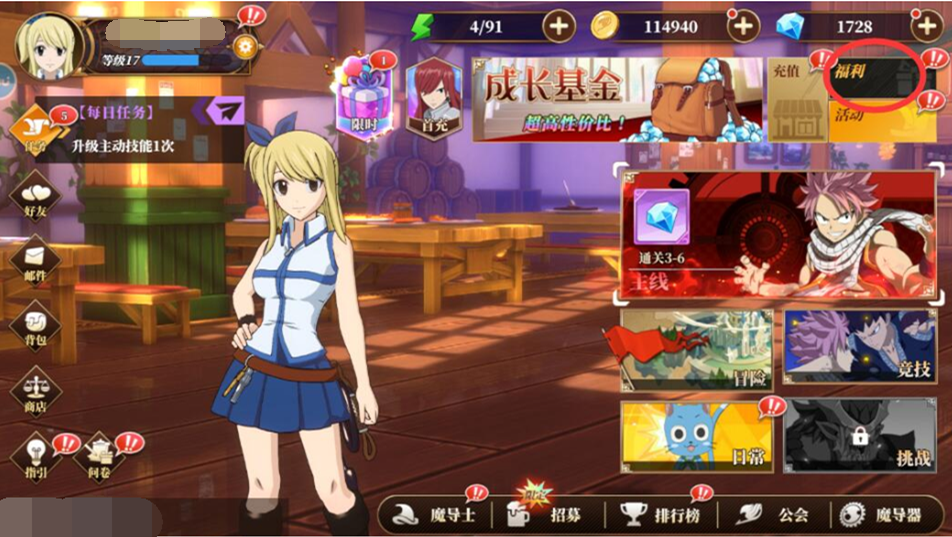
Task: Open the 冒险 adventure mode
Action: (x=696, y=348)
